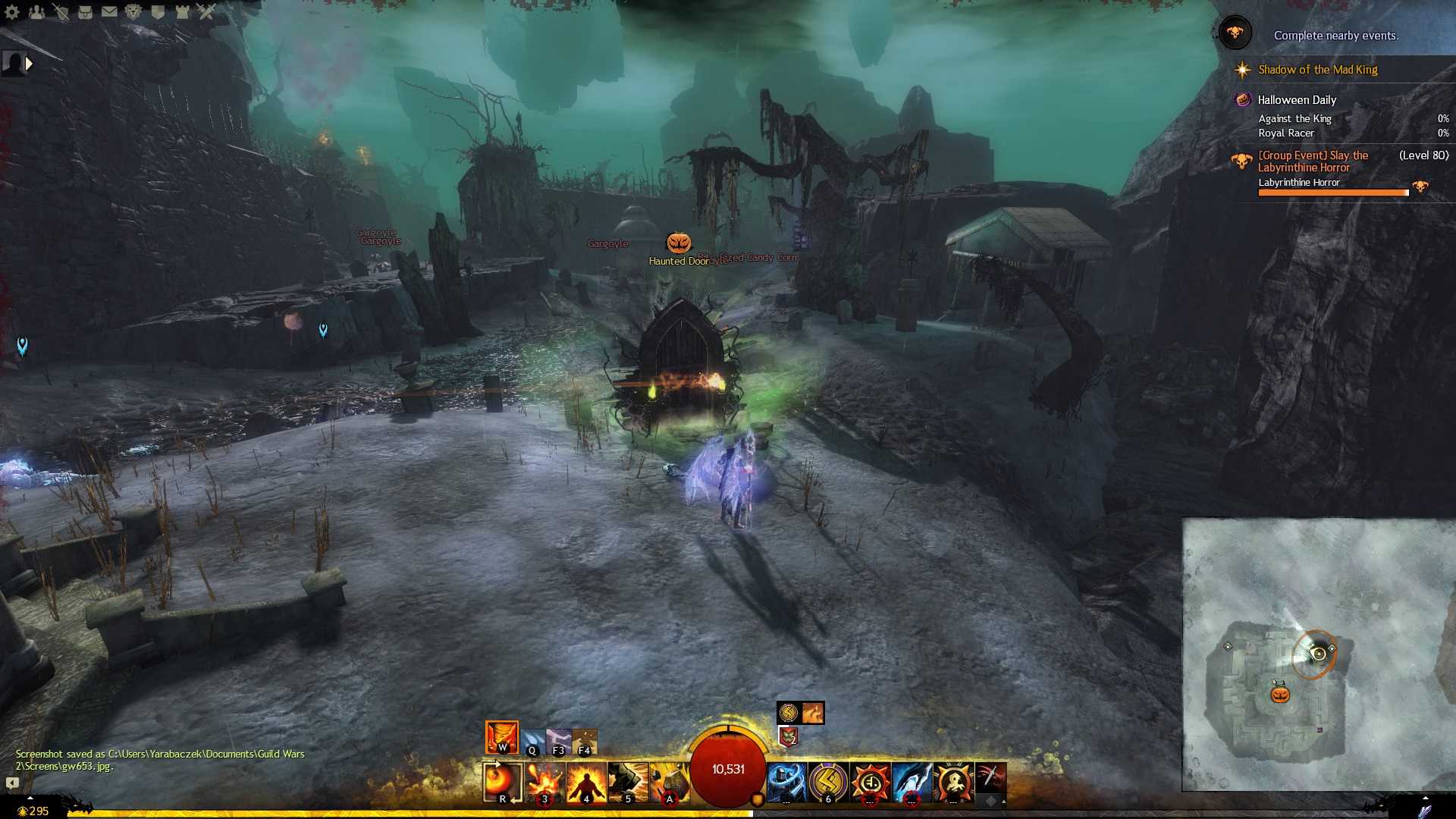Activate the fireball weapon skill in slot R
Viewport: 1456px width, 819px height.
503,782
